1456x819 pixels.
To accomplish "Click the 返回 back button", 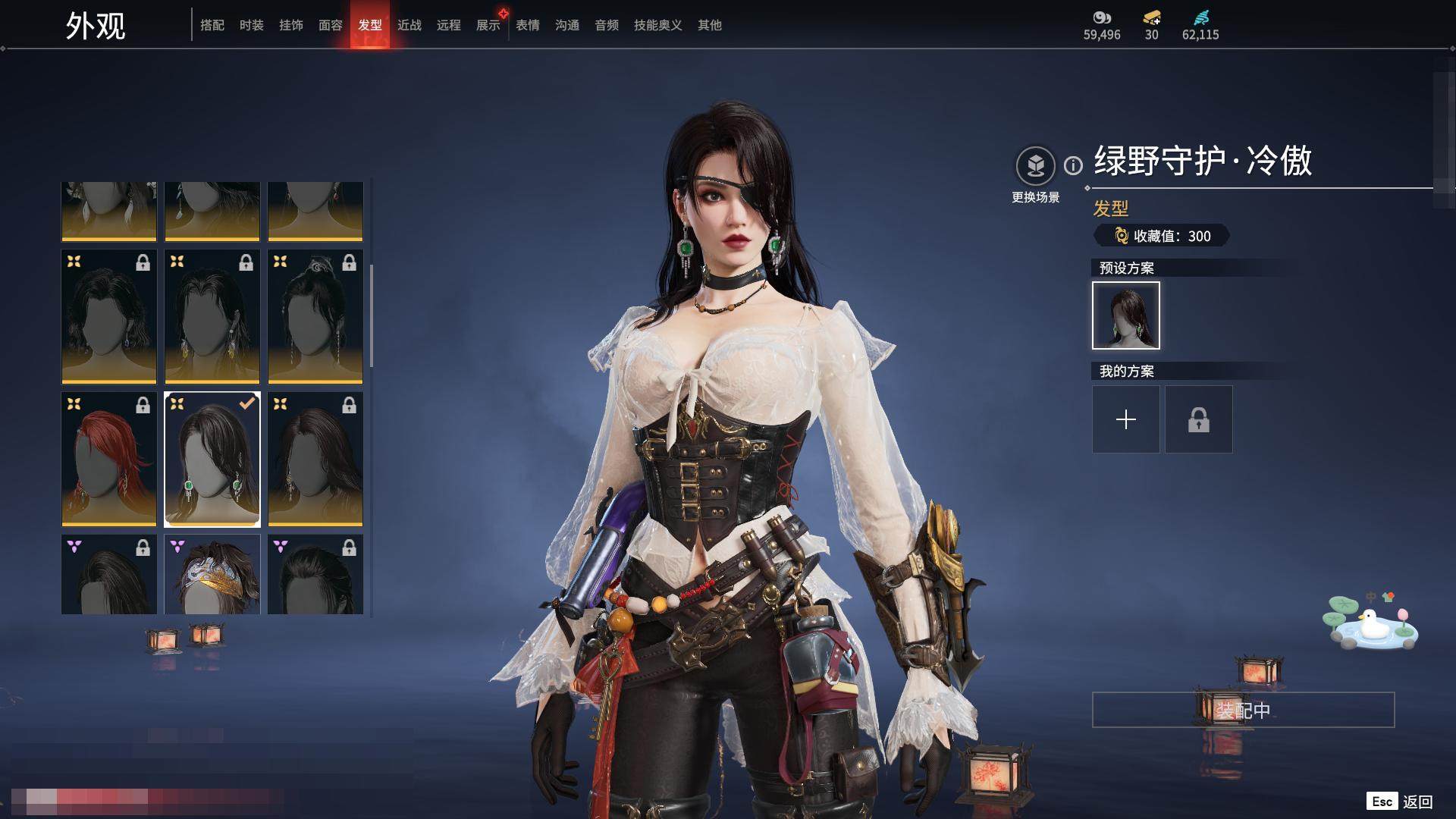I will (1417, 802).
